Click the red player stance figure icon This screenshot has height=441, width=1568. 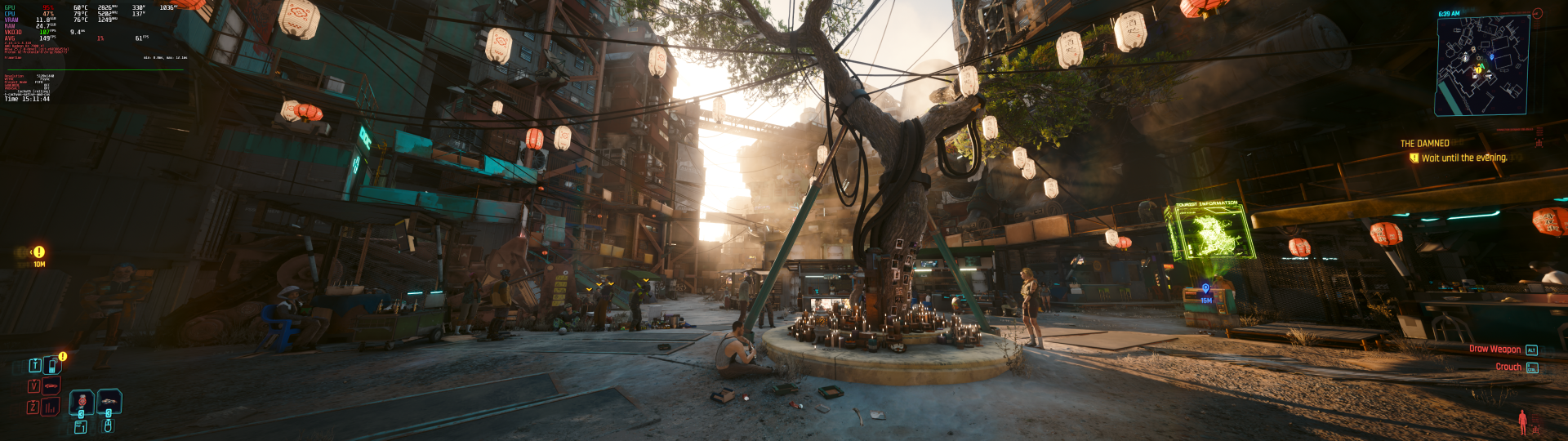pyautogui.click(x=1522, y=421)
